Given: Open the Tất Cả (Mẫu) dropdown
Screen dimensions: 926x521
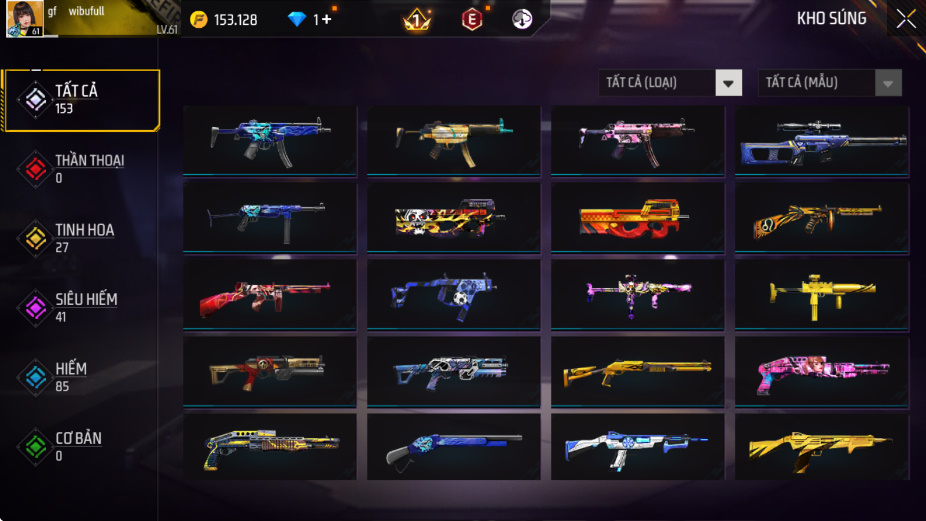Looking at the screenshot, I should click(x=829, y=83).
